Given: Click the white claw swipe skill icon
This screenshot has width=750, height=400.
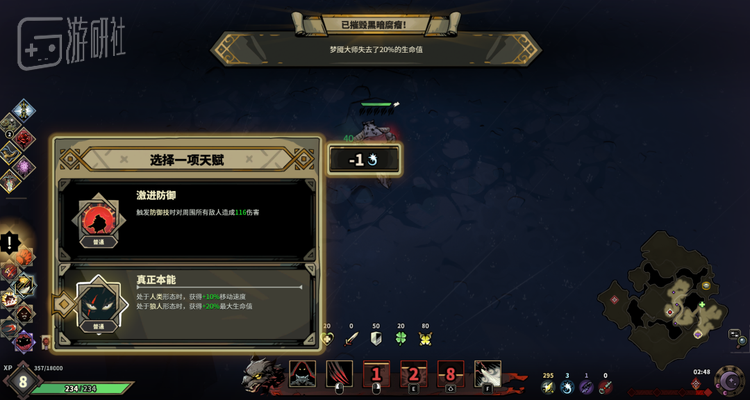Looking at the screenshot, I should coord(487,375).
